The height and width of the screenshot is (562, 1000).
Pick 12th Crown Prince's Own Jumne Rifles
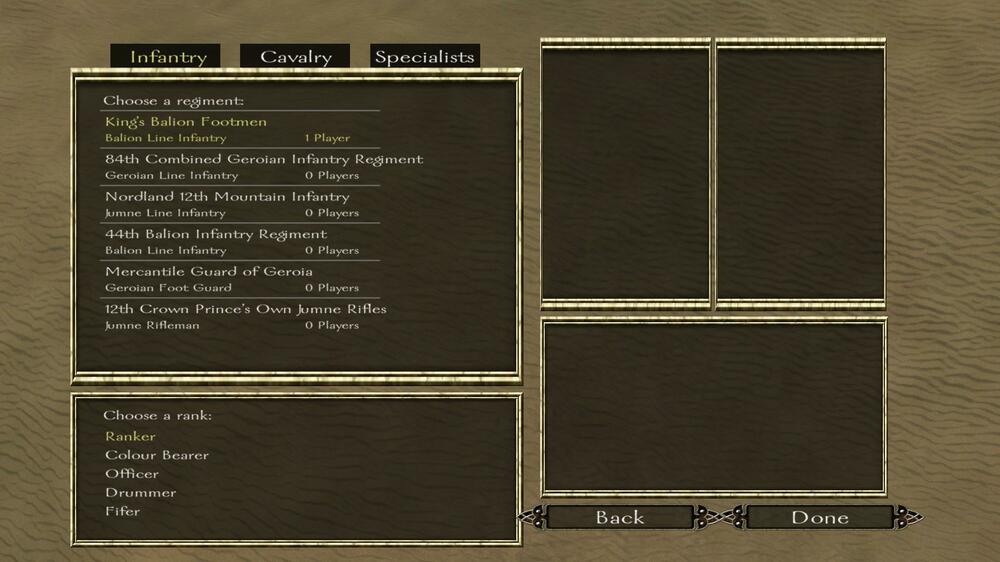245,309
